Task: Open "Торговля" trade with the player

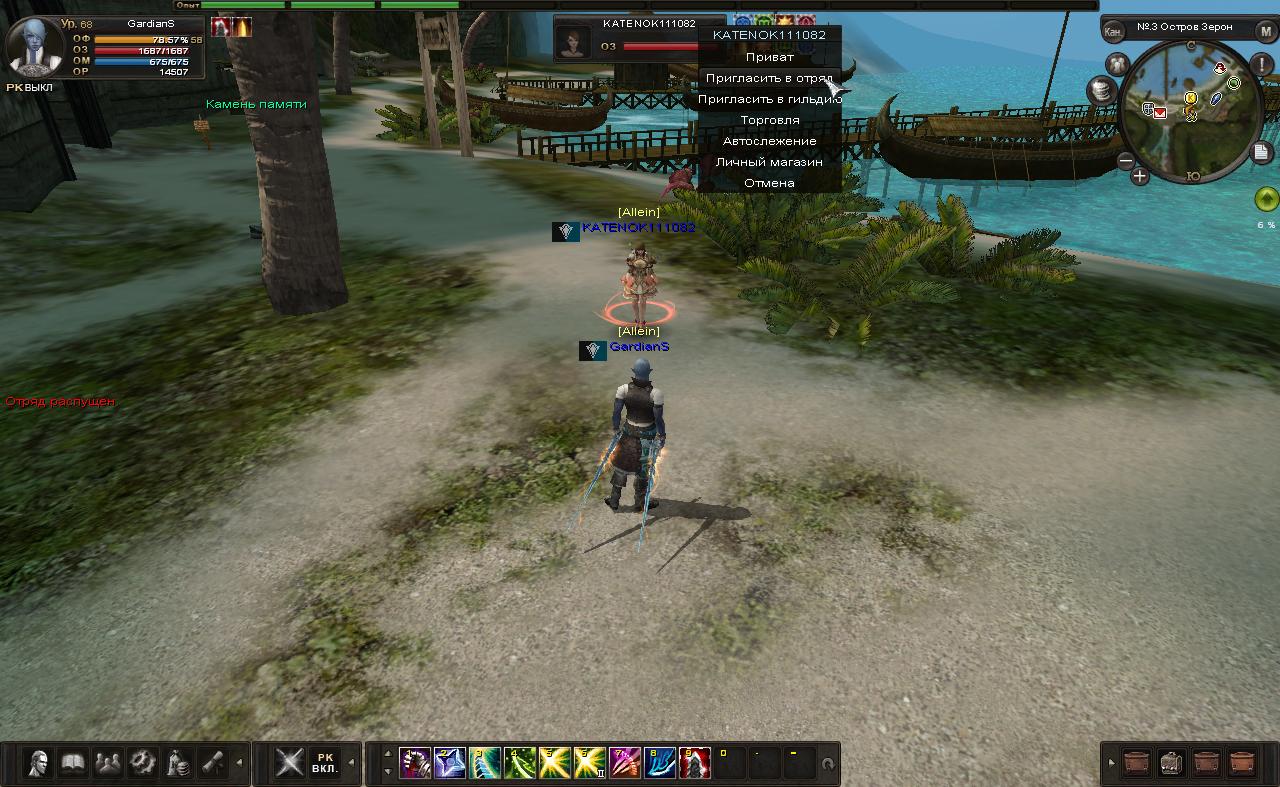Action: [769, 120]
